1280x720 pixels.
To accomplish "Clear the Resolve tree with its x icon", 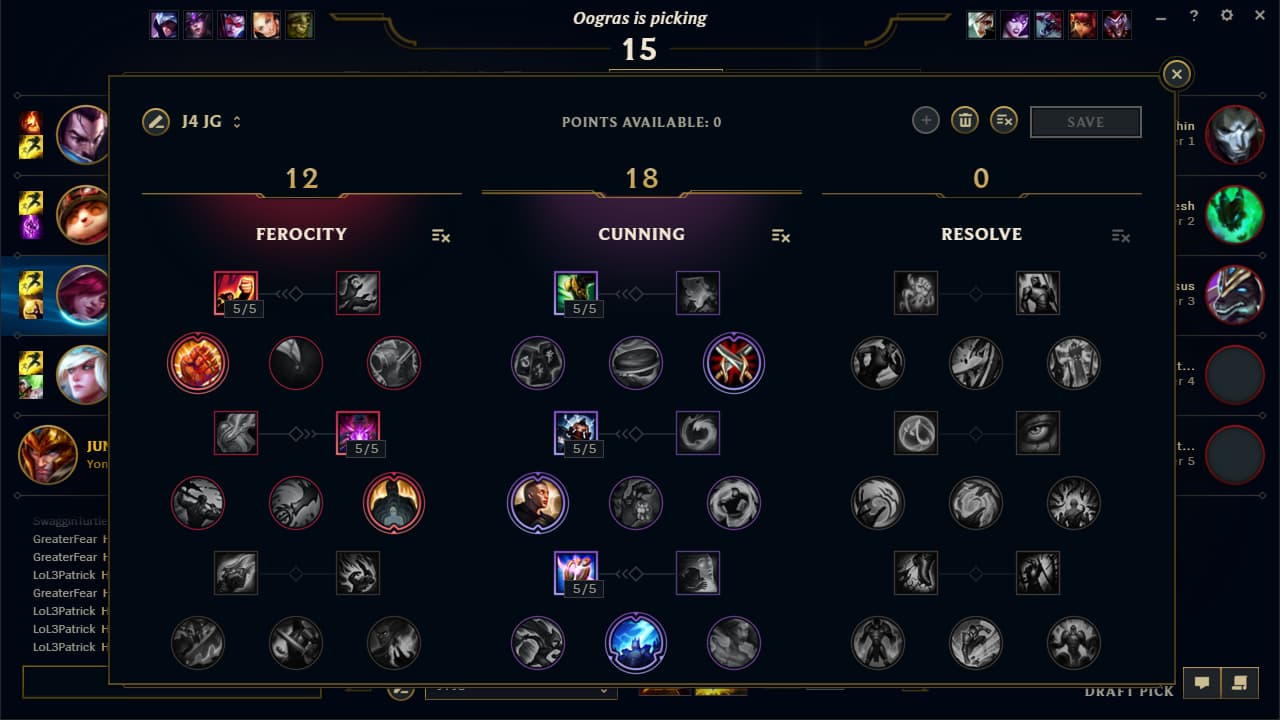I will tap(1120, 237).
